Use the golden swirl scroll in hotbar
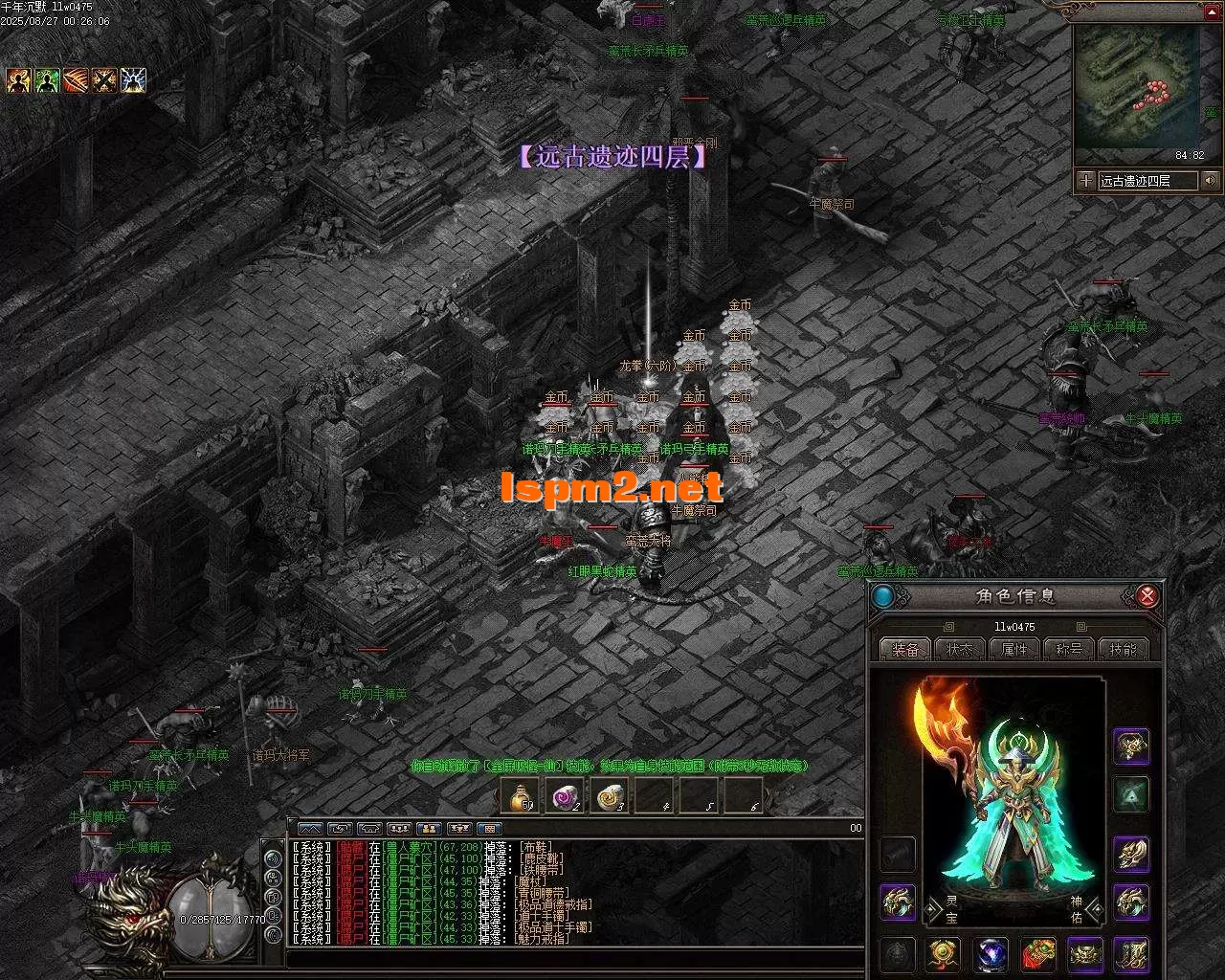This screenshot has width=1225, height=980. coord(610,796)
